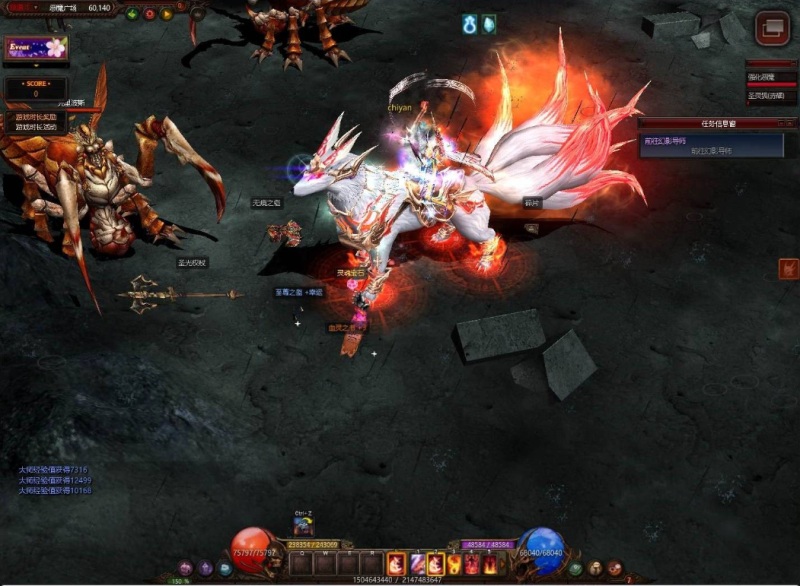Open the 游戏时长活动 playtime event entry

pos(36,127)
